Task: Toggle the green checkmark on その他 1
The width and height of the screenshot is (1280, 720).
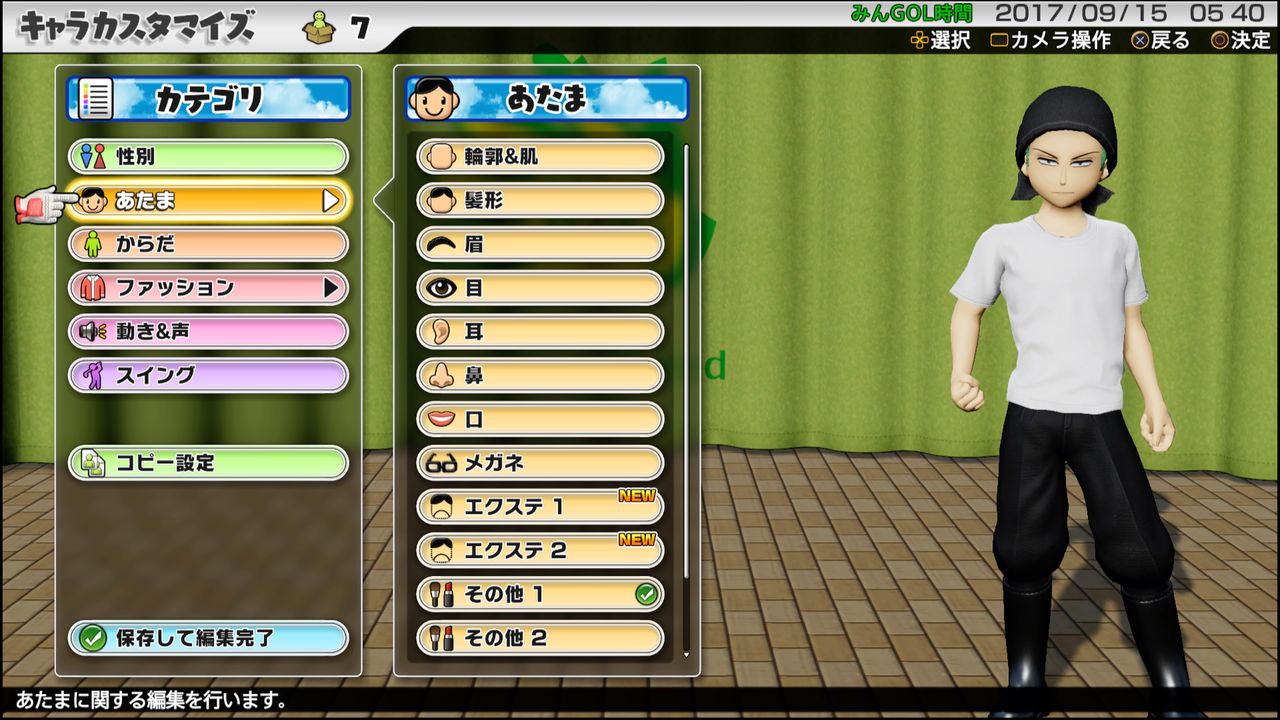Action: point(645,594)
